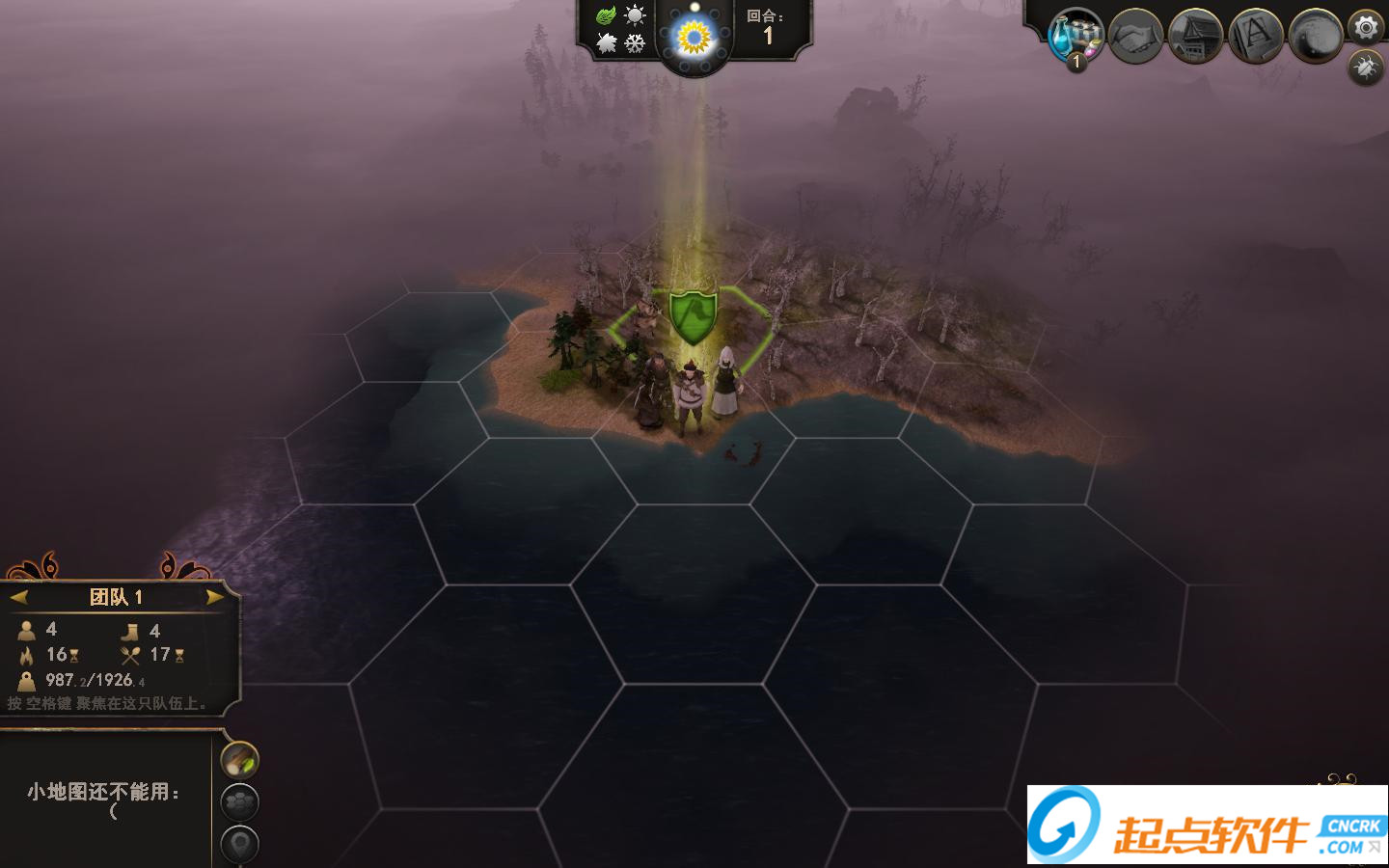Click the unavailable minimap panel
The height and width of the screenshot is (868, 1389).
pyautogui.click(x=104, y=799)
